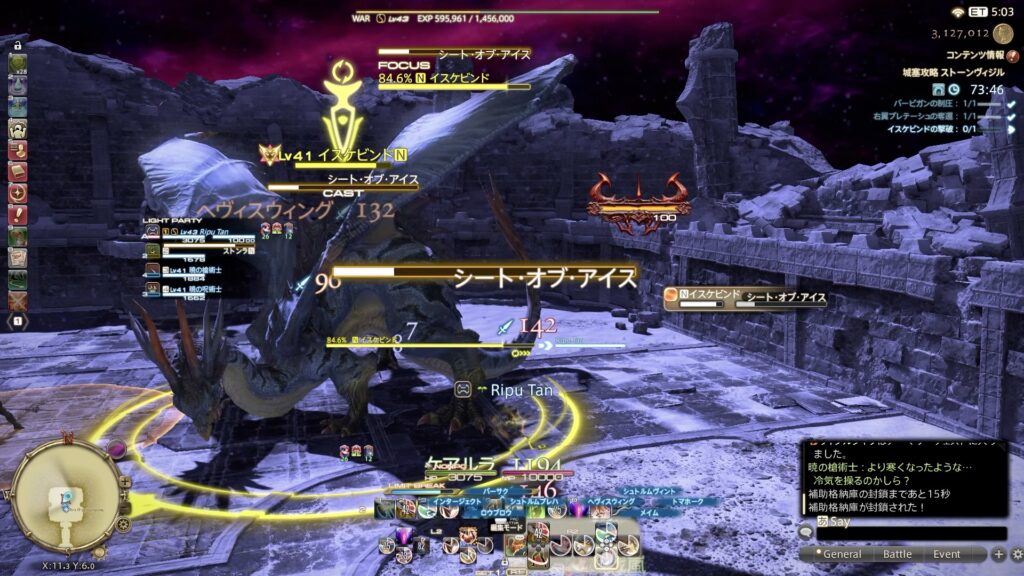Viewport: 1024px width, 576px height.
Task: Use the first left-side hotbar item with x28 count
Action: tap(17, 64)
